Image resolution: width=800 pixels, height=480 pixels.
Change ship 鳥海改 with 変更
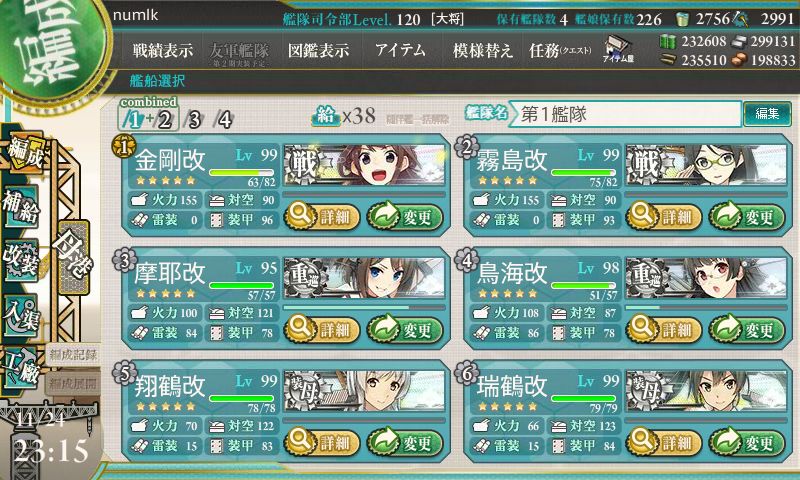(x=747, y=329)
